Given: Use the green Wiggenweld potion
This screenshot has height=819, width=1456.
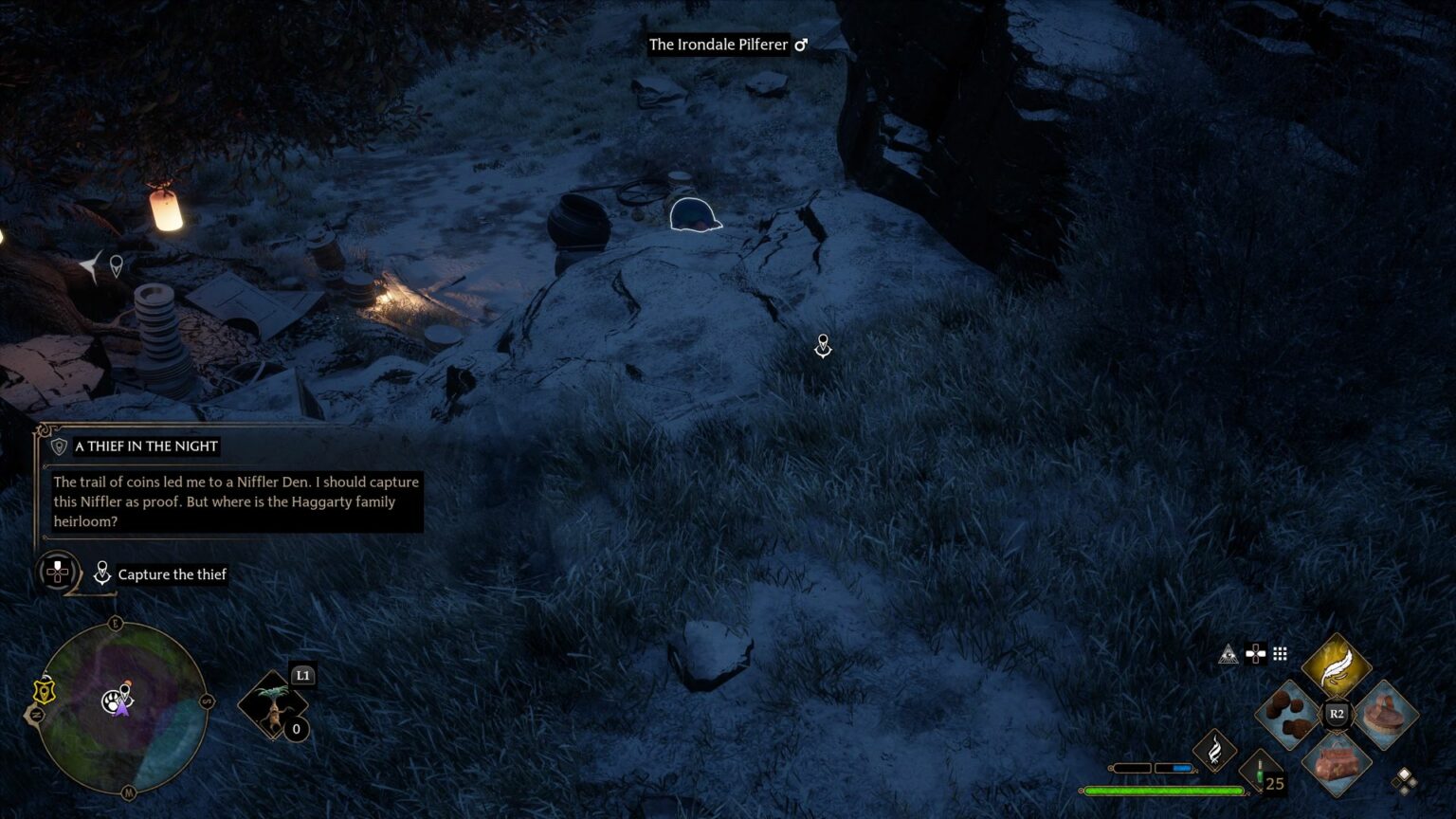Looking at the screenshot, I should pyautogui.click(x=1260, y=770).
